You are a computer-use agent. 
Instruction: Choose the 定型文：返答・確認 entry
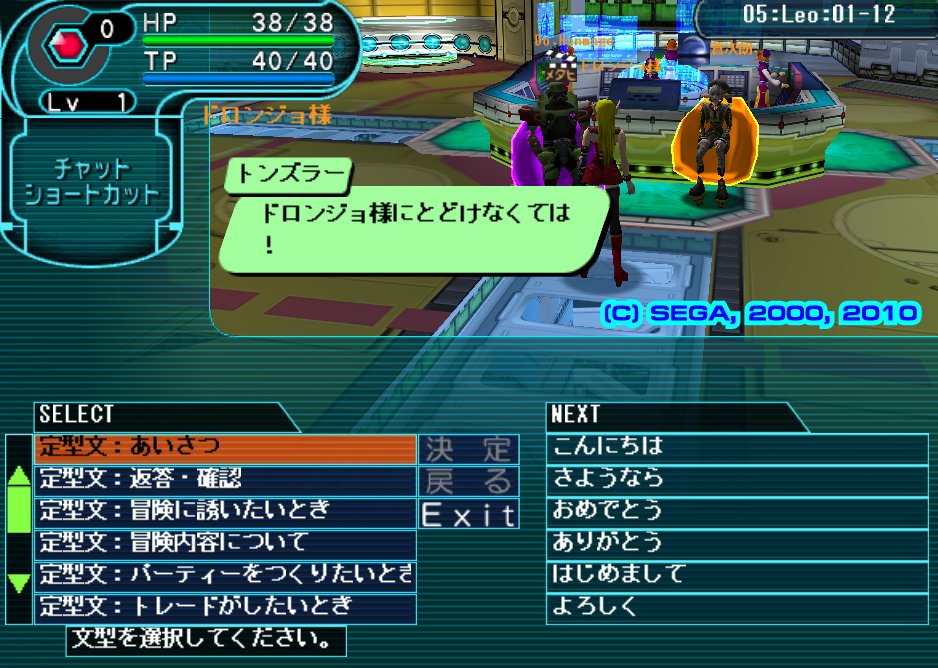pyautogui.click(x=225, y=479)
